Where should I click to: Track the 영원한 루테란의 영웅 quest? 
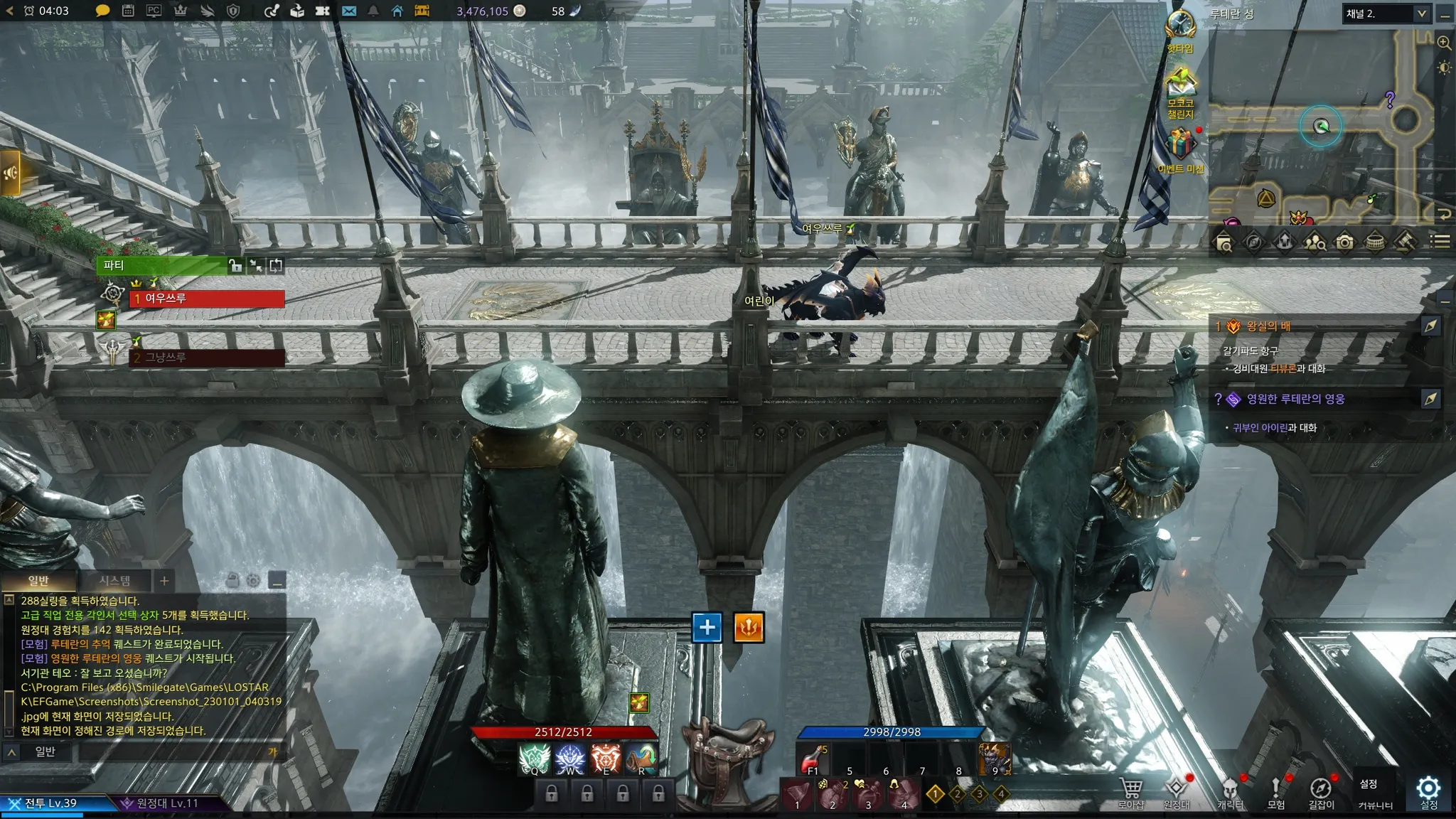click(1430, 399)
